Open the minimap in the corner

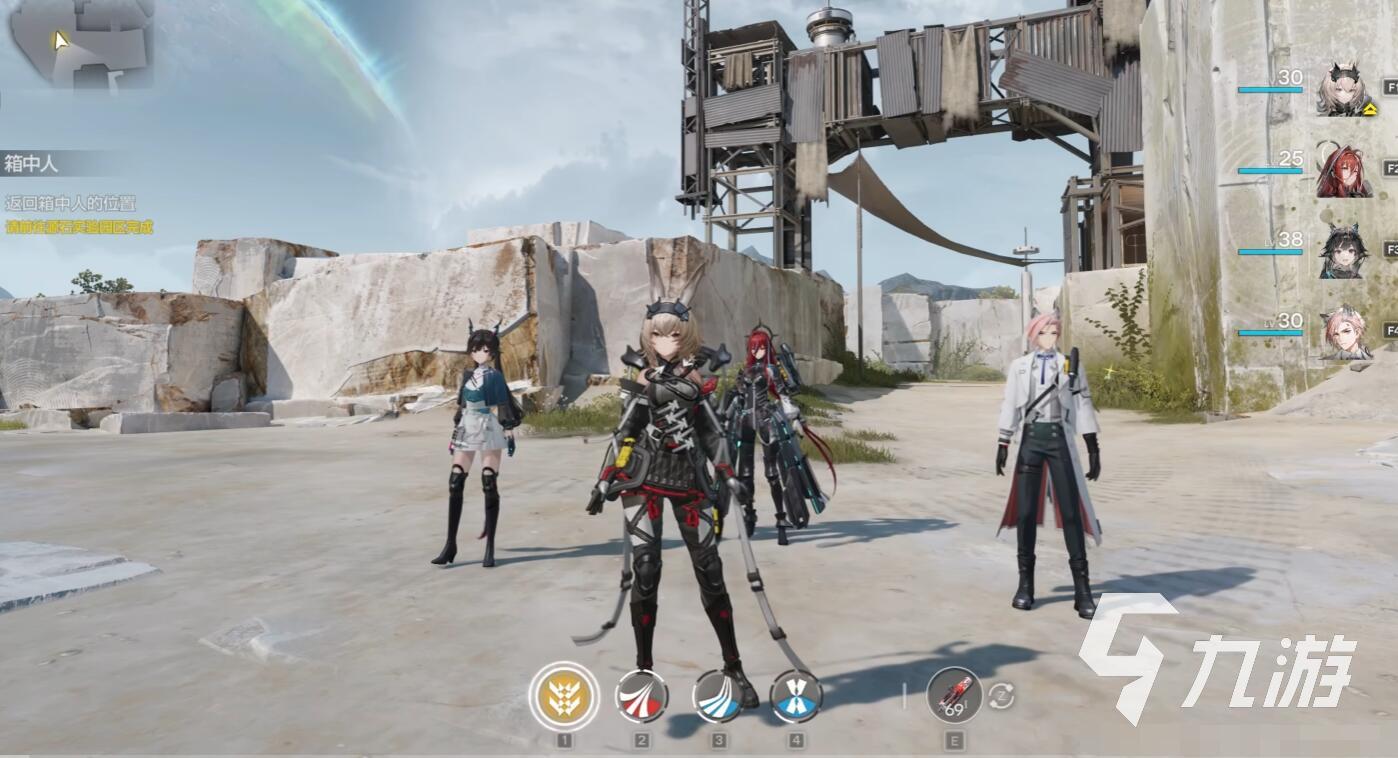point(80,42)
